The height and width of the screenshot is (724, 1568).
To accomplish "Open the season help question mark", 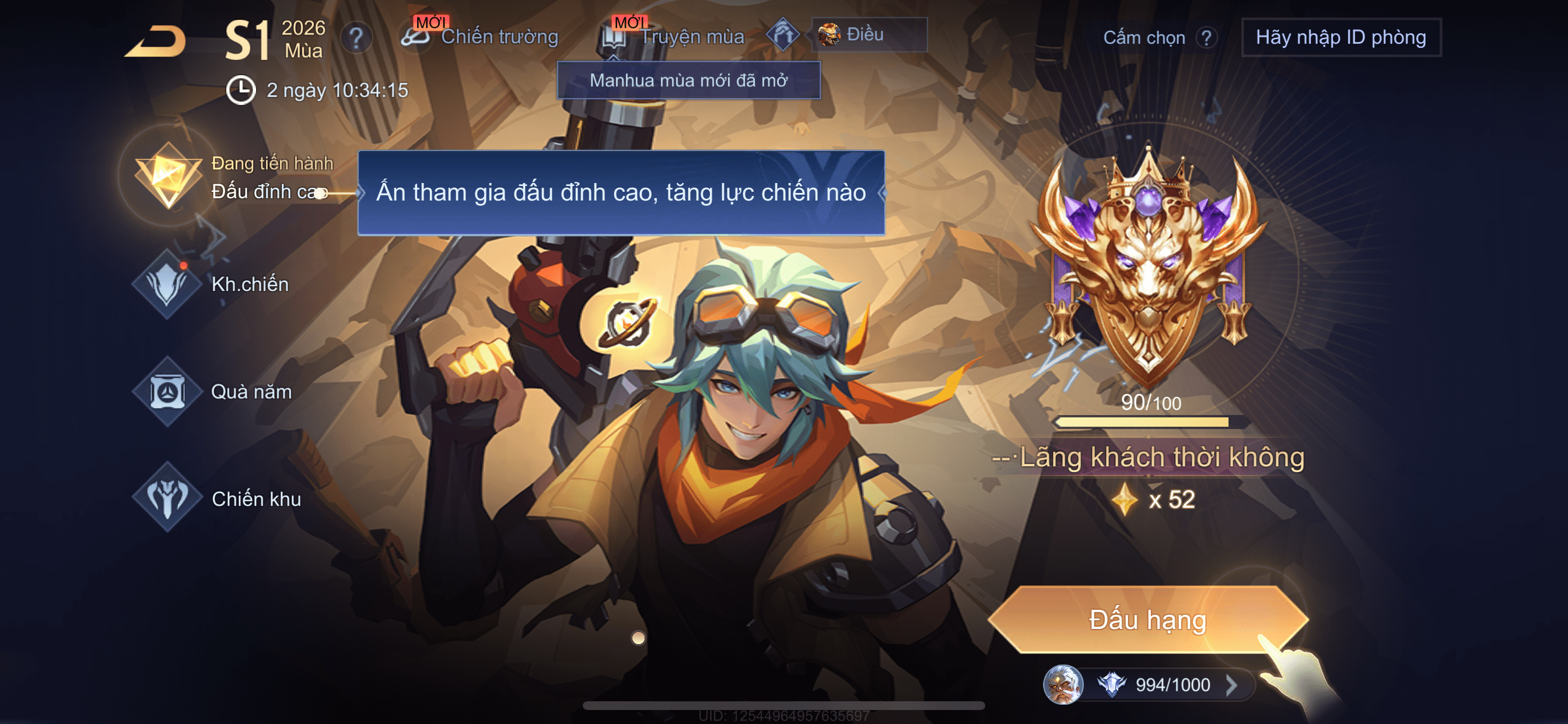I will 356,38.
